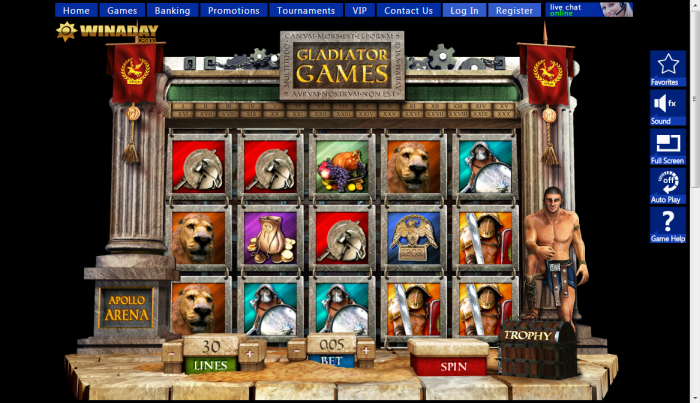Show the Tournaments page
Screen dimensions: 700x403
pyautogui.click(x=306, y=11)
